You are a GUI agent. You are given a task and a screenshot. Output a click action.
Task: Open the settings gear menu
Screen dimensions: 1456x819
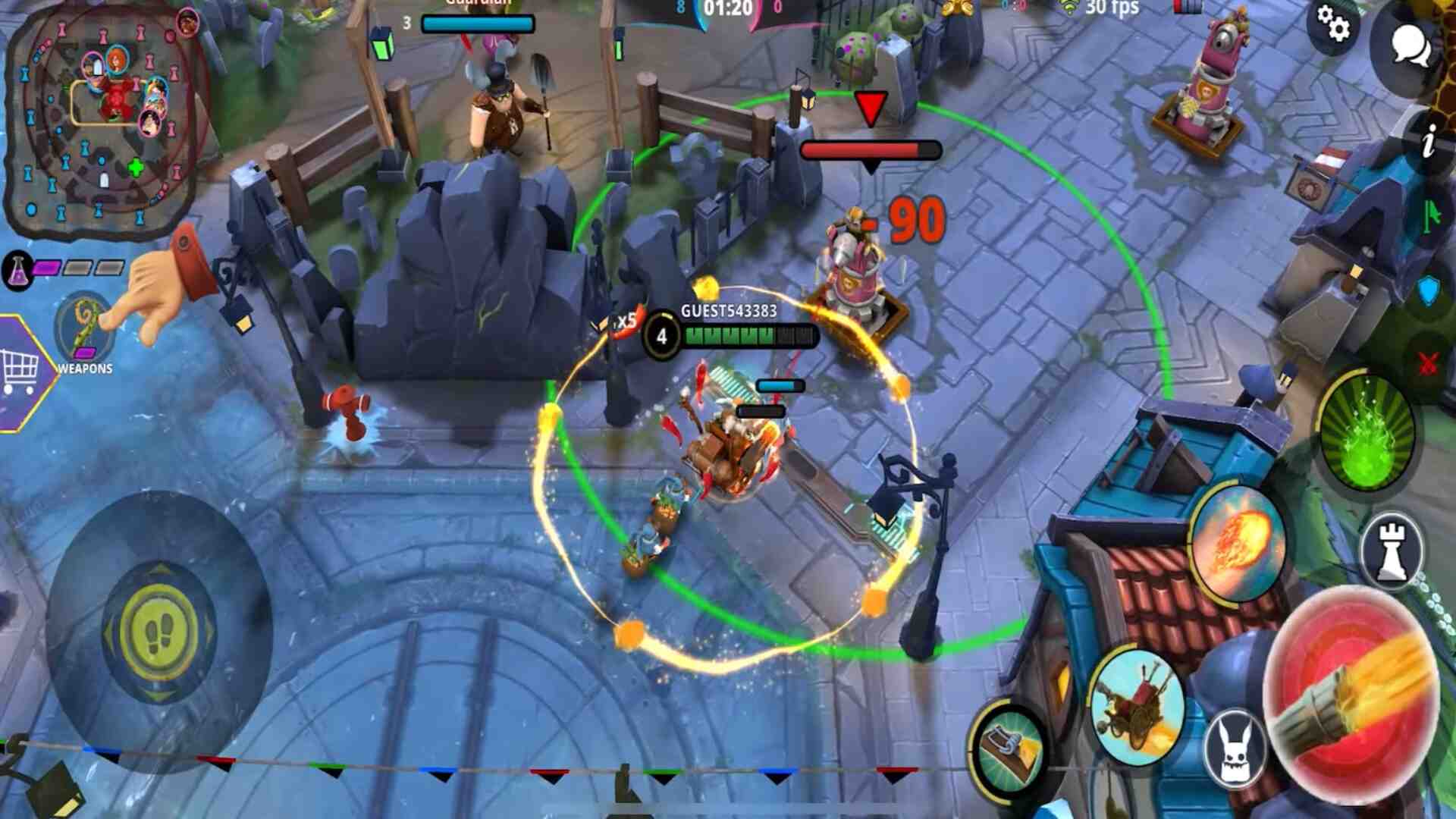(1333, 24)
